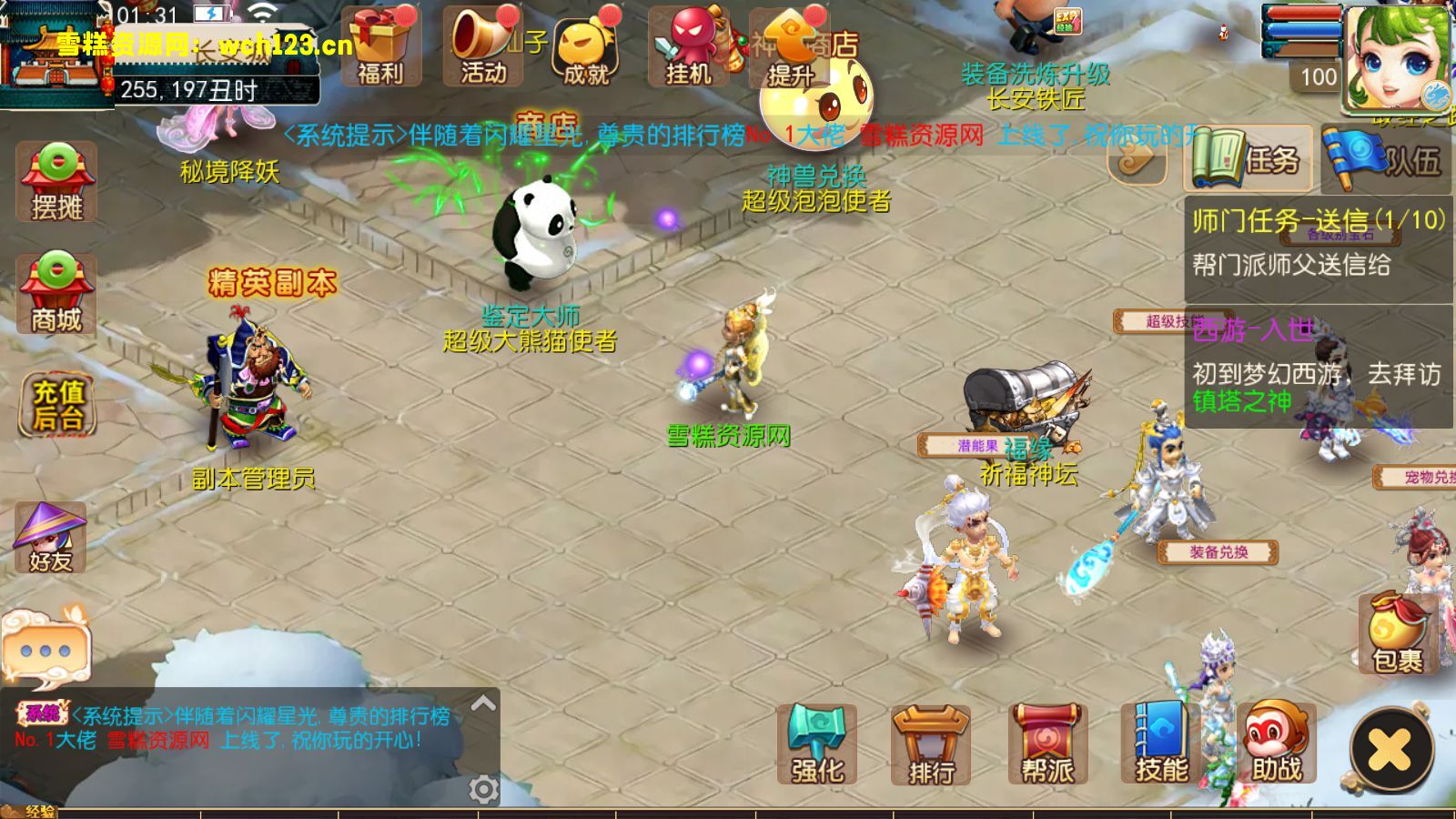Open the 强化 enhance menu
This screenshot has height=819, width=1456.
coord(817,744)
